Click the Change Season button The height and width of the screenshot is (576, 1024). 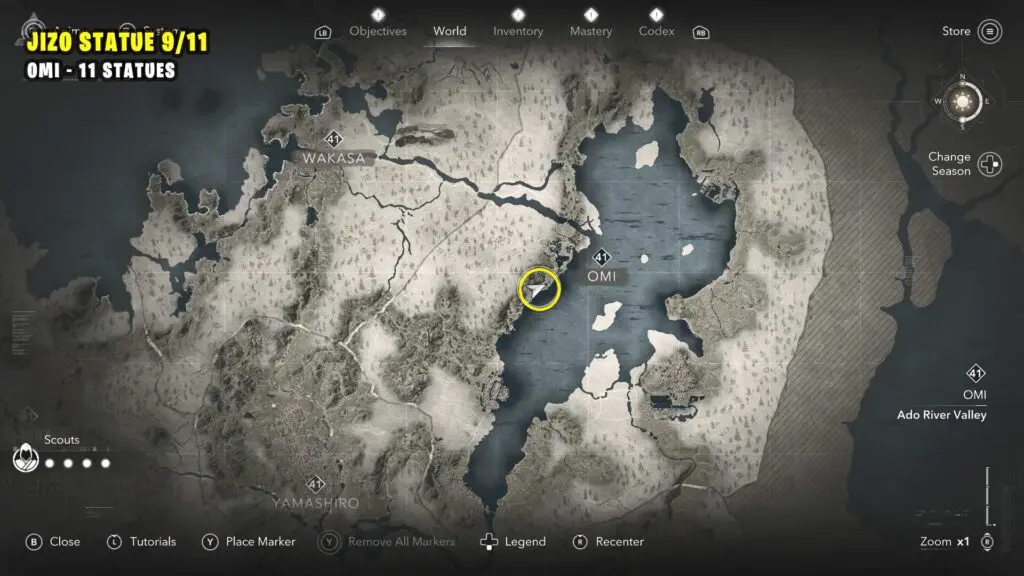click(989, 165)
